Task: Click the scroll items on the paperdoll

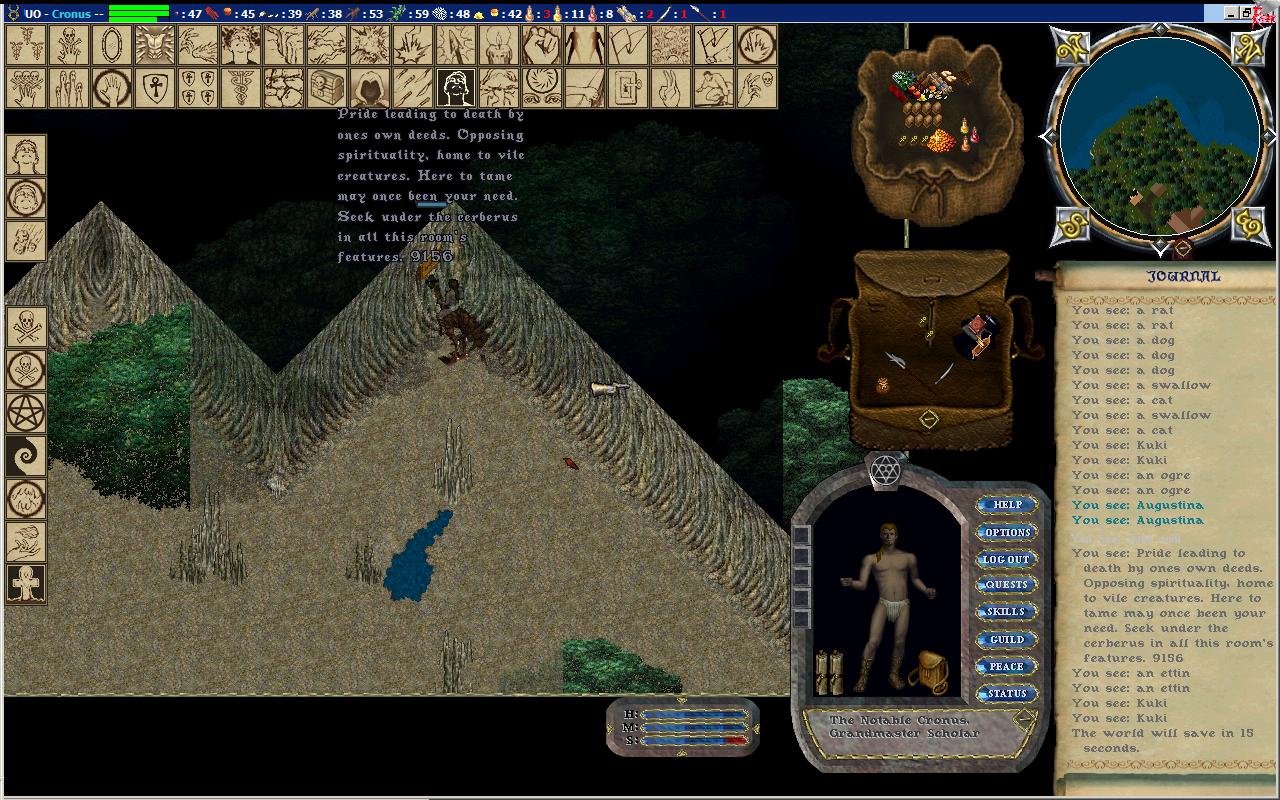Action: click(829, 671)
